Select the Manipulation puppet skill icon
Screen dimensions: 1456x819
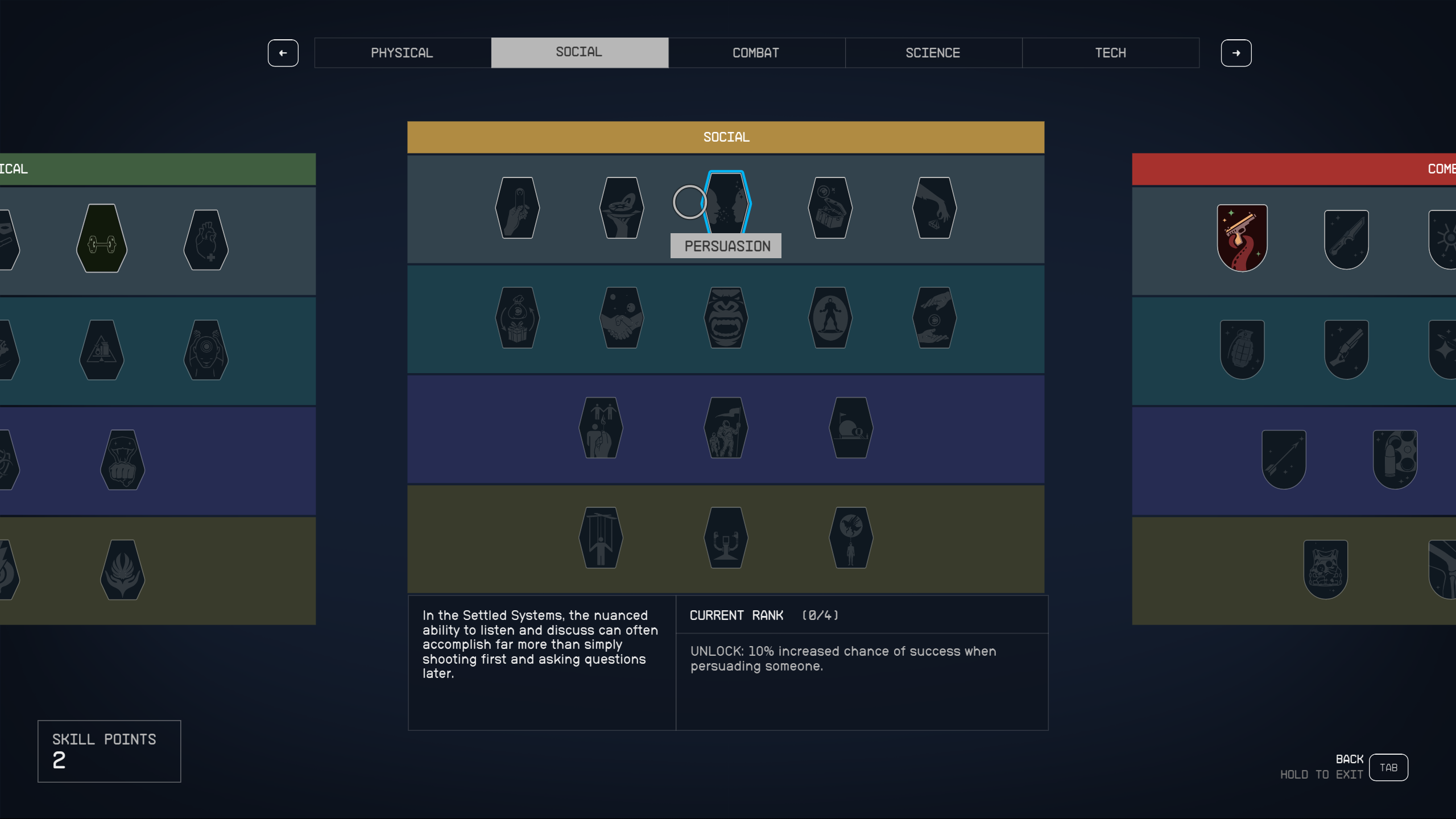[x=602, y=539]
